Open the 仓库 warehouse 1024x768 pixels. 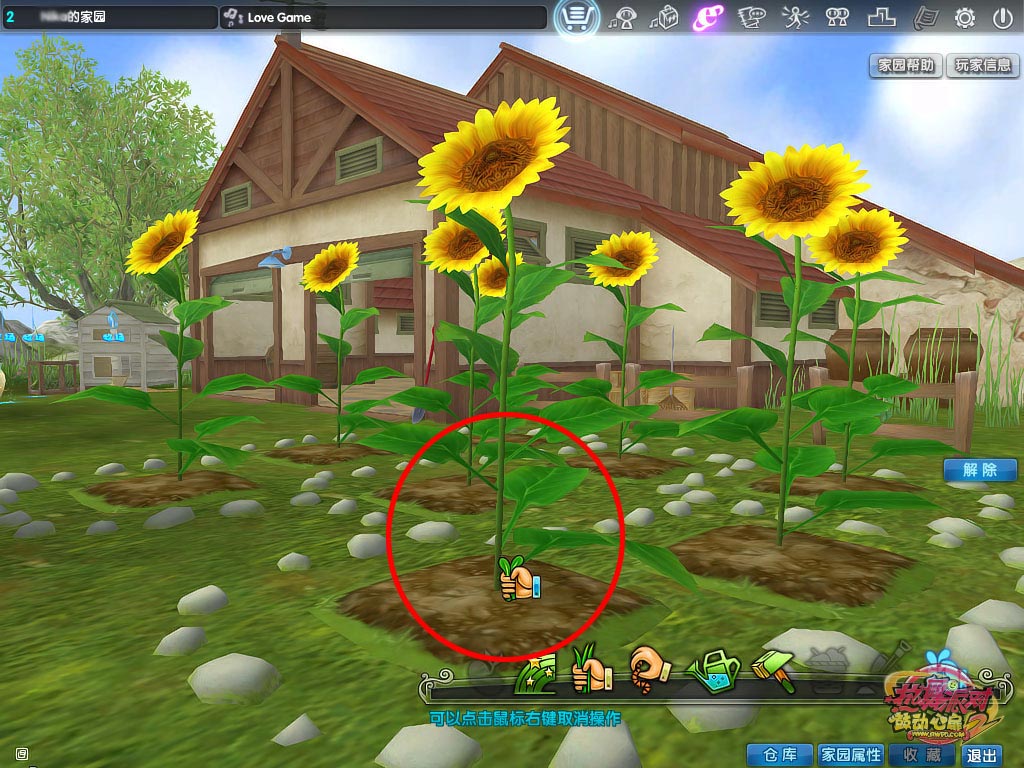pyautogui.click(x=779, y=755)
